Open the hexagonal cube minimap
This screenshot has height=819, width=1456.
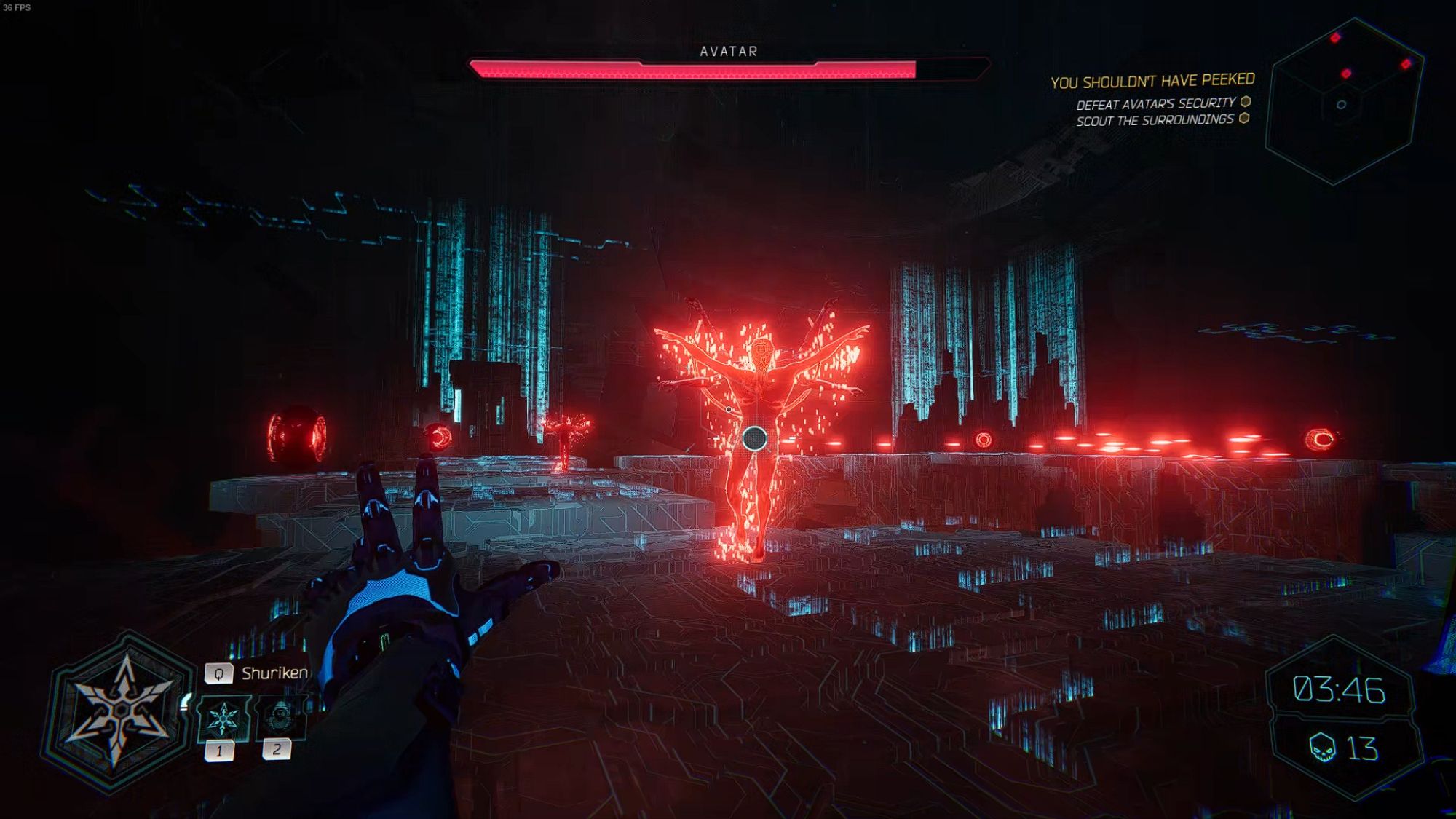1343,100
